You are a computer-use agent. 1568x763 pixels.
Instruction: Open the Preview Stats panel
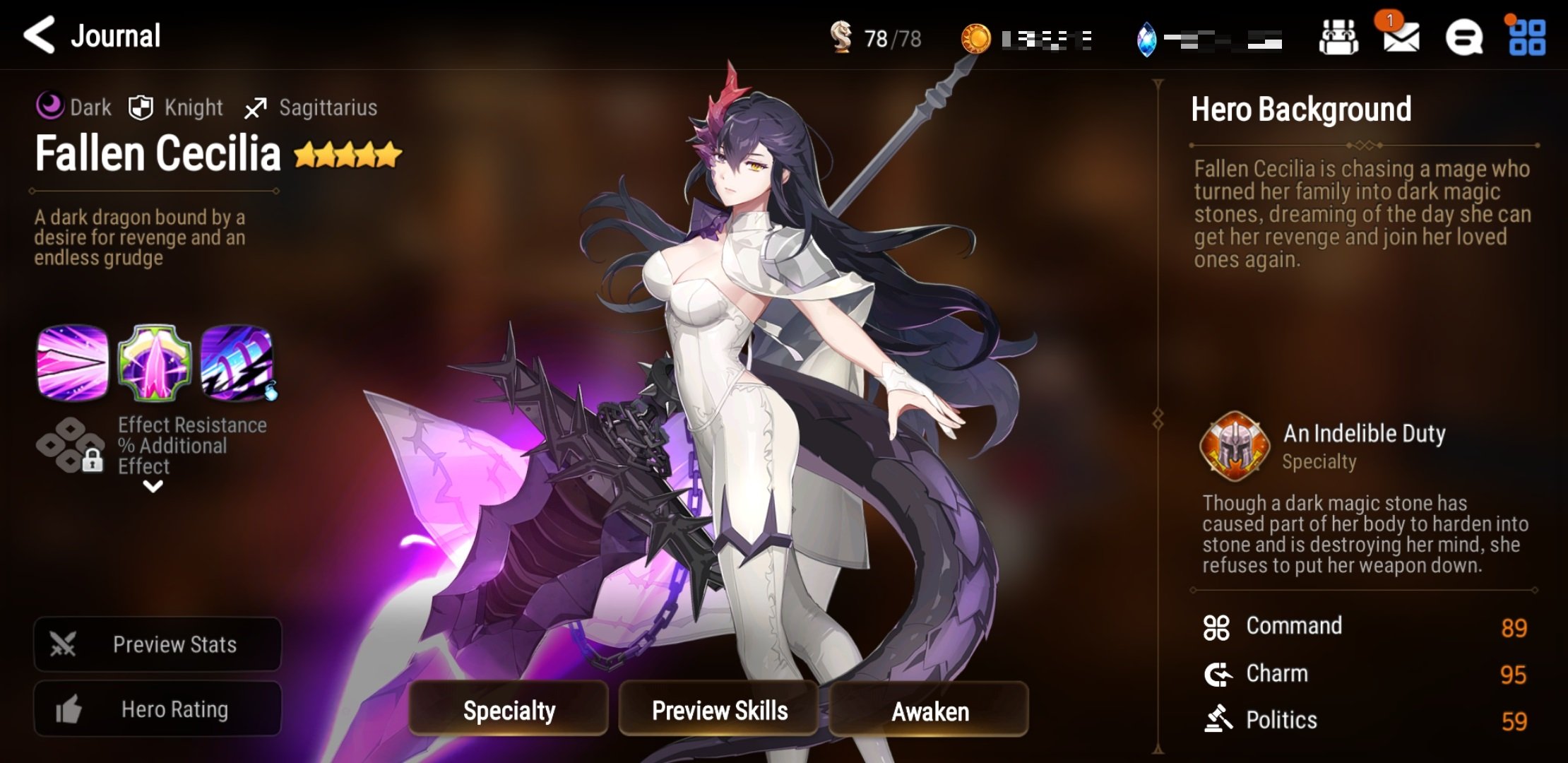158,644
